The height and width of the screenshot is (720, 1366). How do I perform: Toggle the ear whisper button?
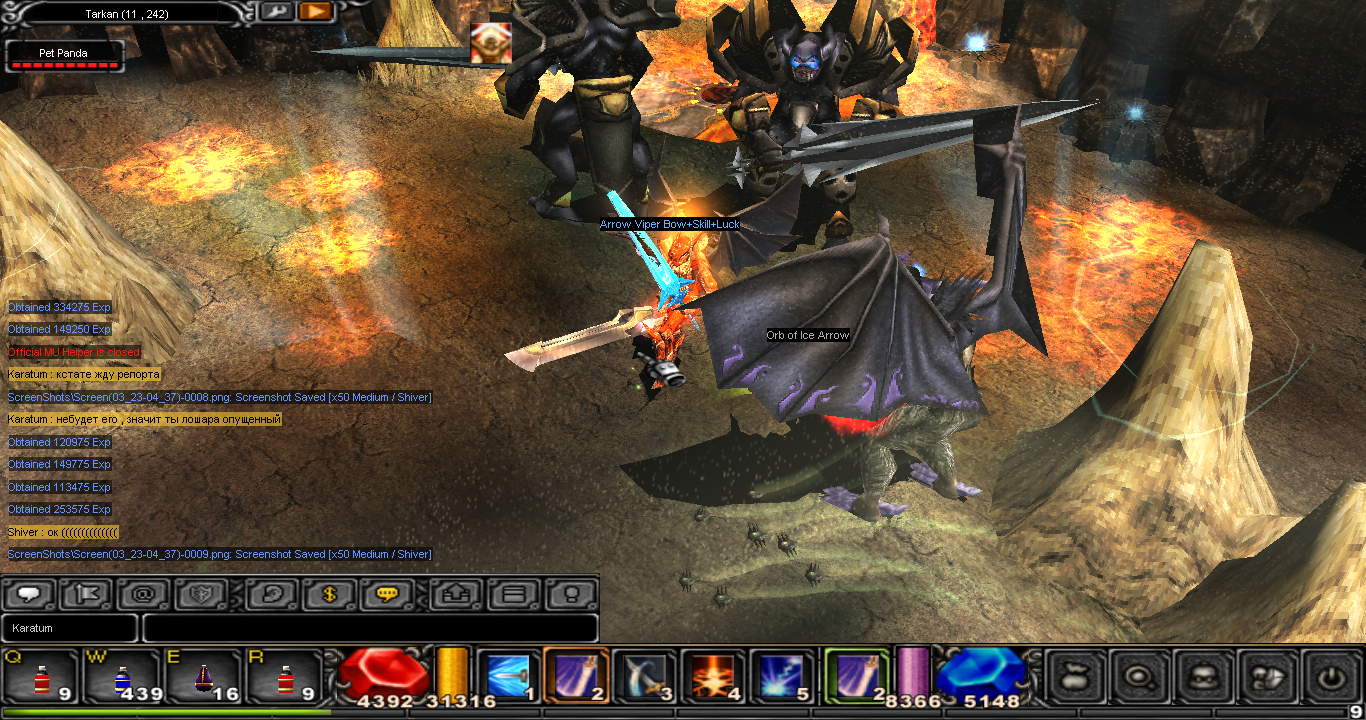[273, 594]
